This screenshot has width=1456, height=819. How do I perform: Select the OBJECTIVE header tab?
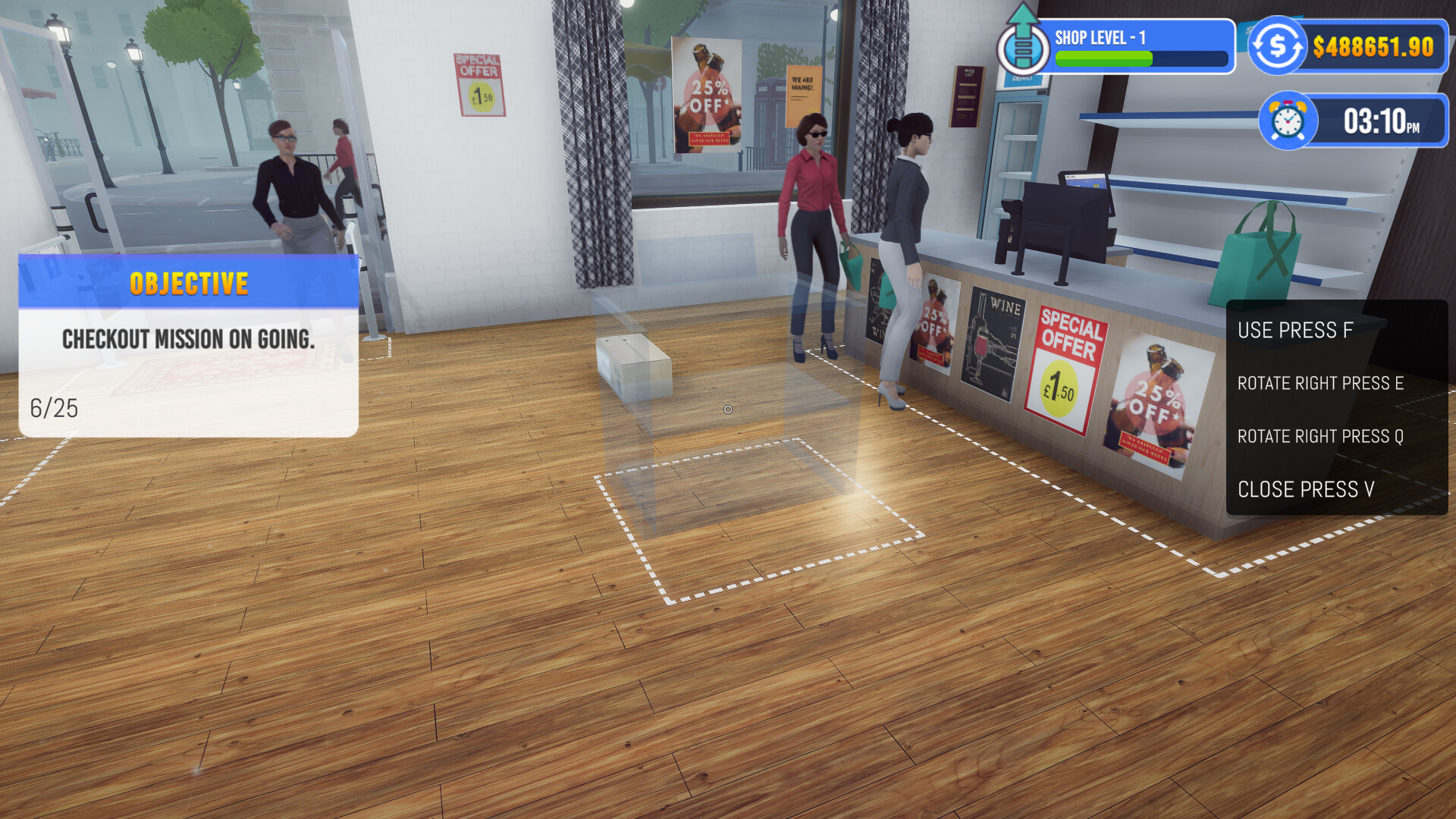click(188, 283)
